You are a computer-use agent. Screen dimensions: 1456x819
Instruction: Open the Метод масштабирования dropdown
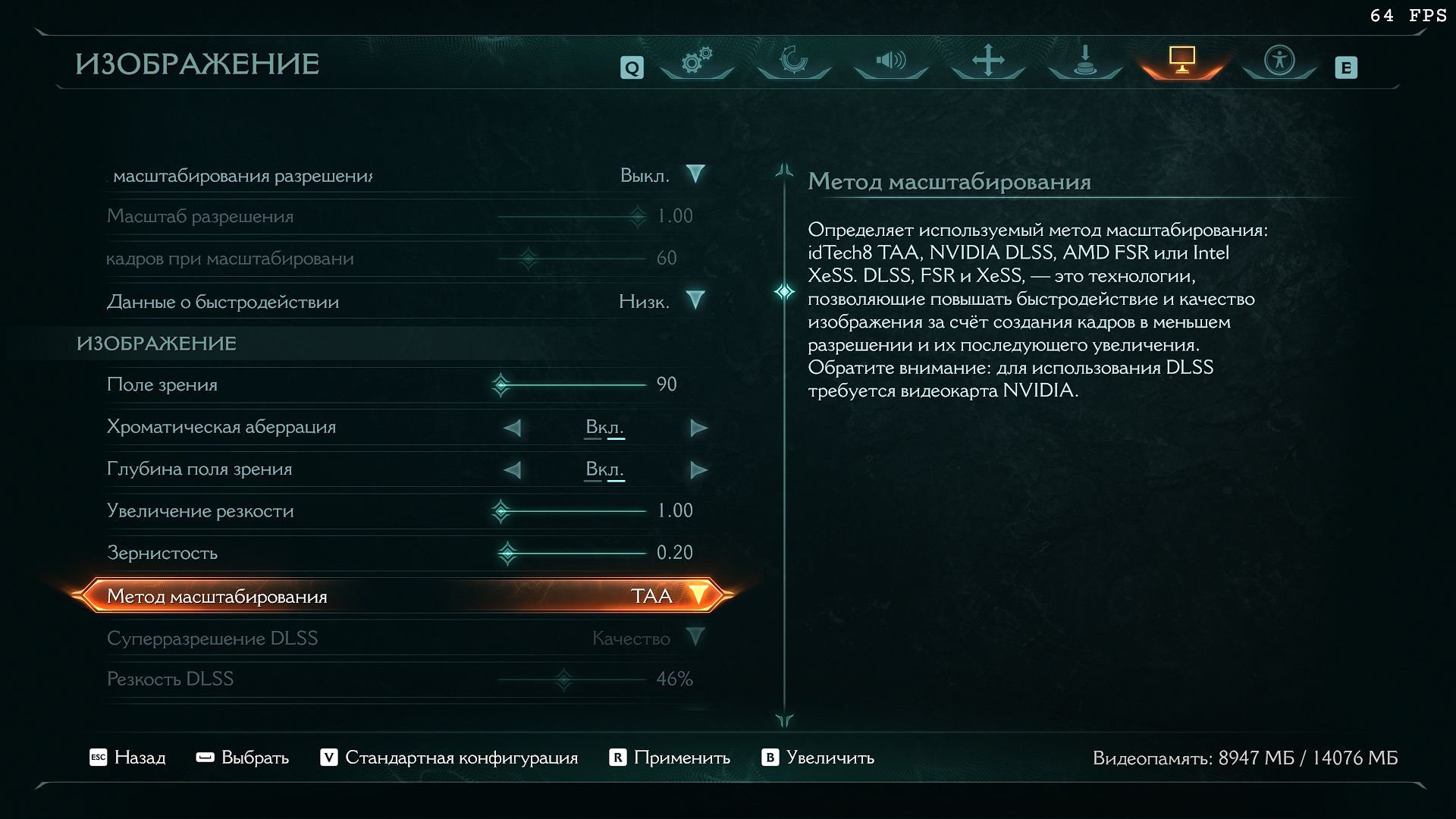[697, 595]
